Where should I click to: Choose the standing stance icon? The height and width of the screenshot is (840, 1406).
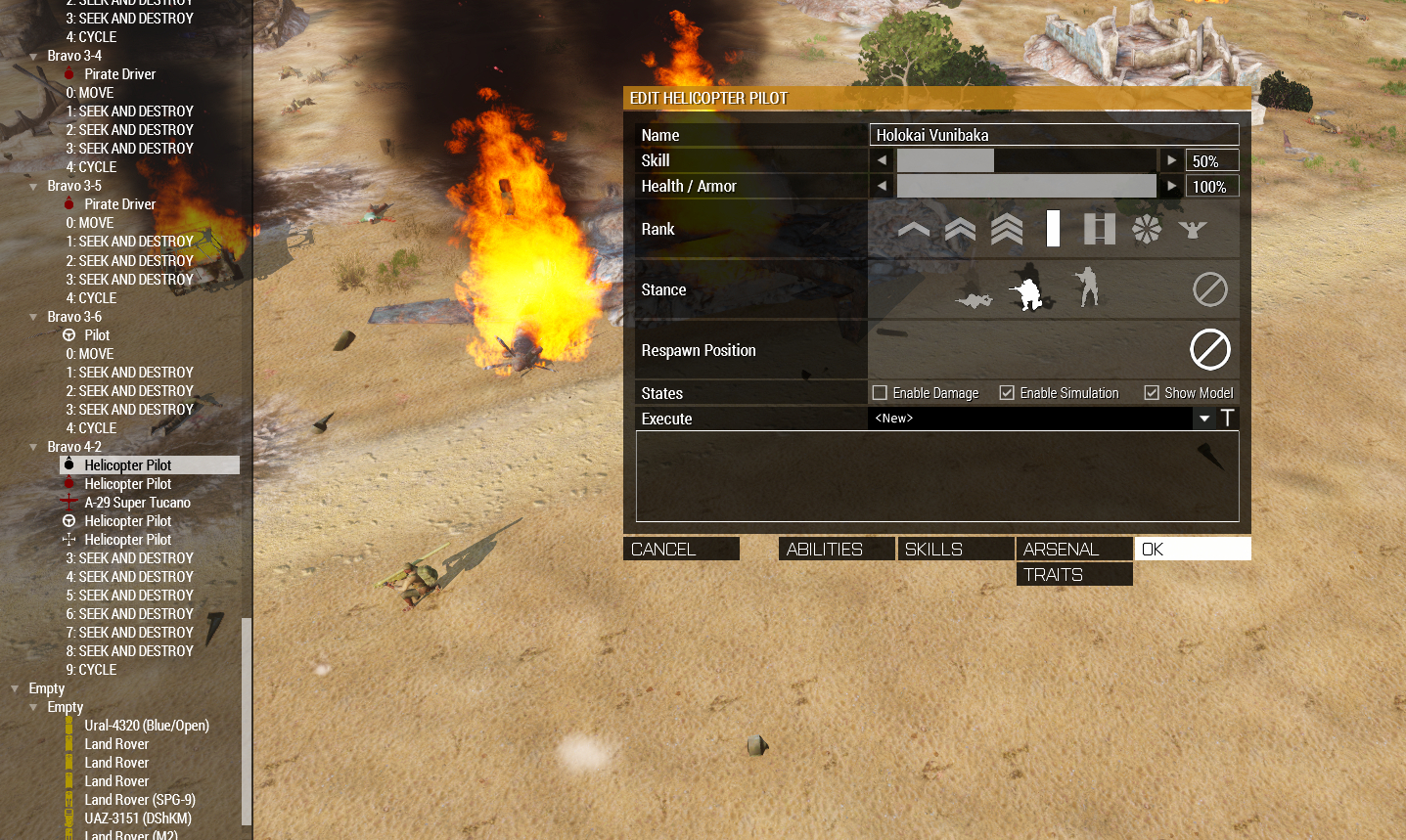pos(1087,288)
